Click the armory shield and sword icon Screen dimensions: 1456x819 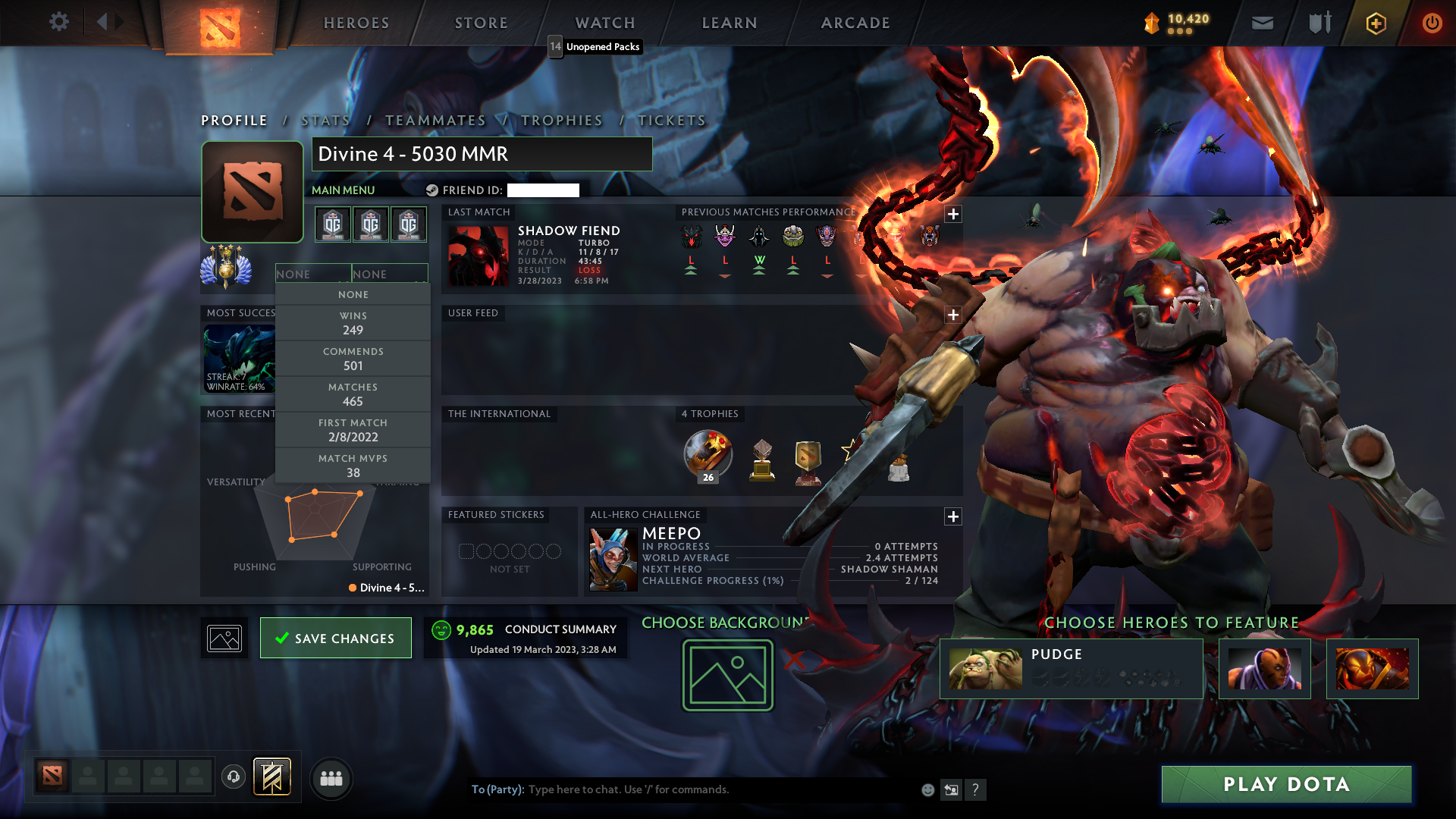tap(1319, 23)
